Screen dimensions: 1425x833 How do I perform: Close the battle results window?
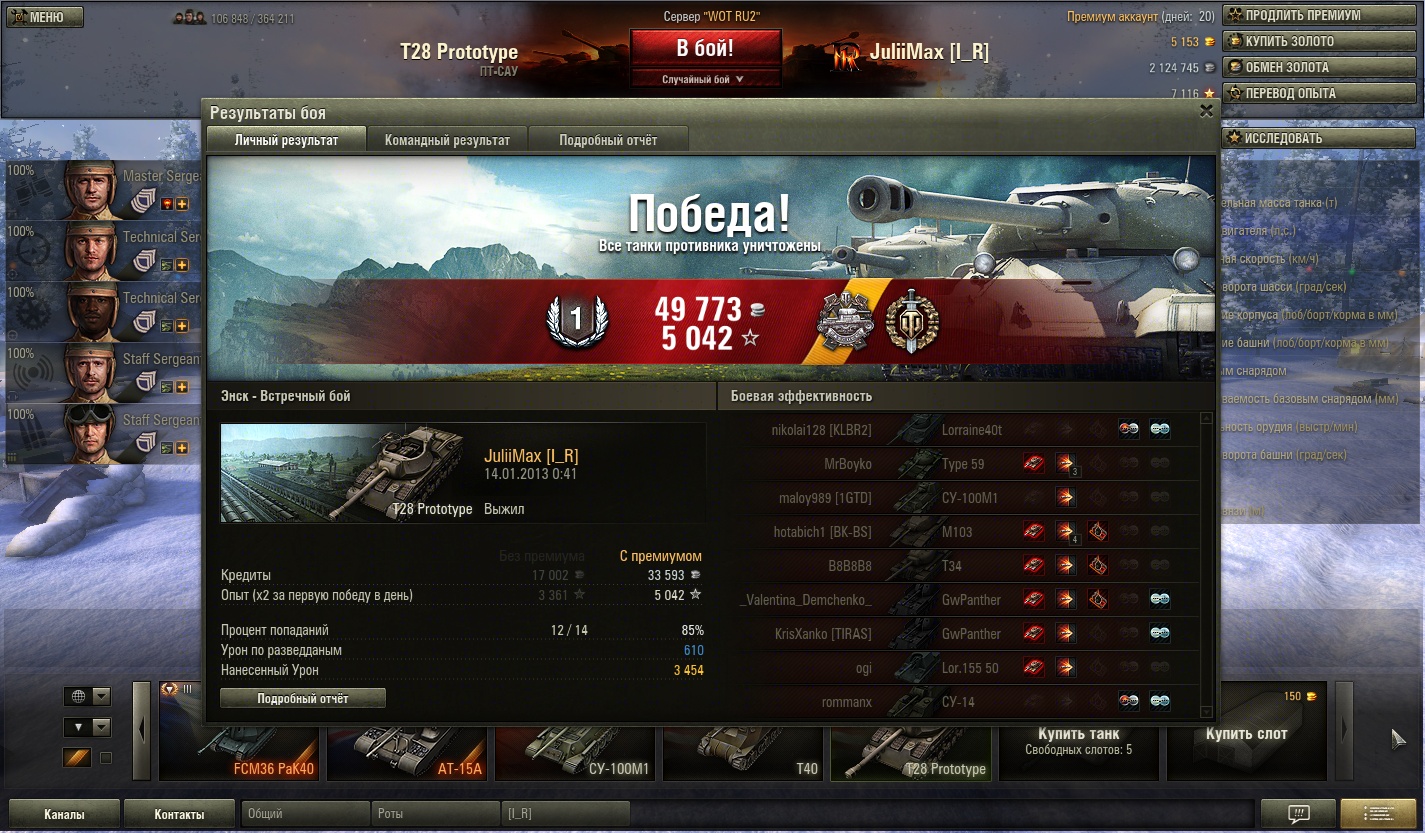pyautogui.click(x=1206, y=112)
